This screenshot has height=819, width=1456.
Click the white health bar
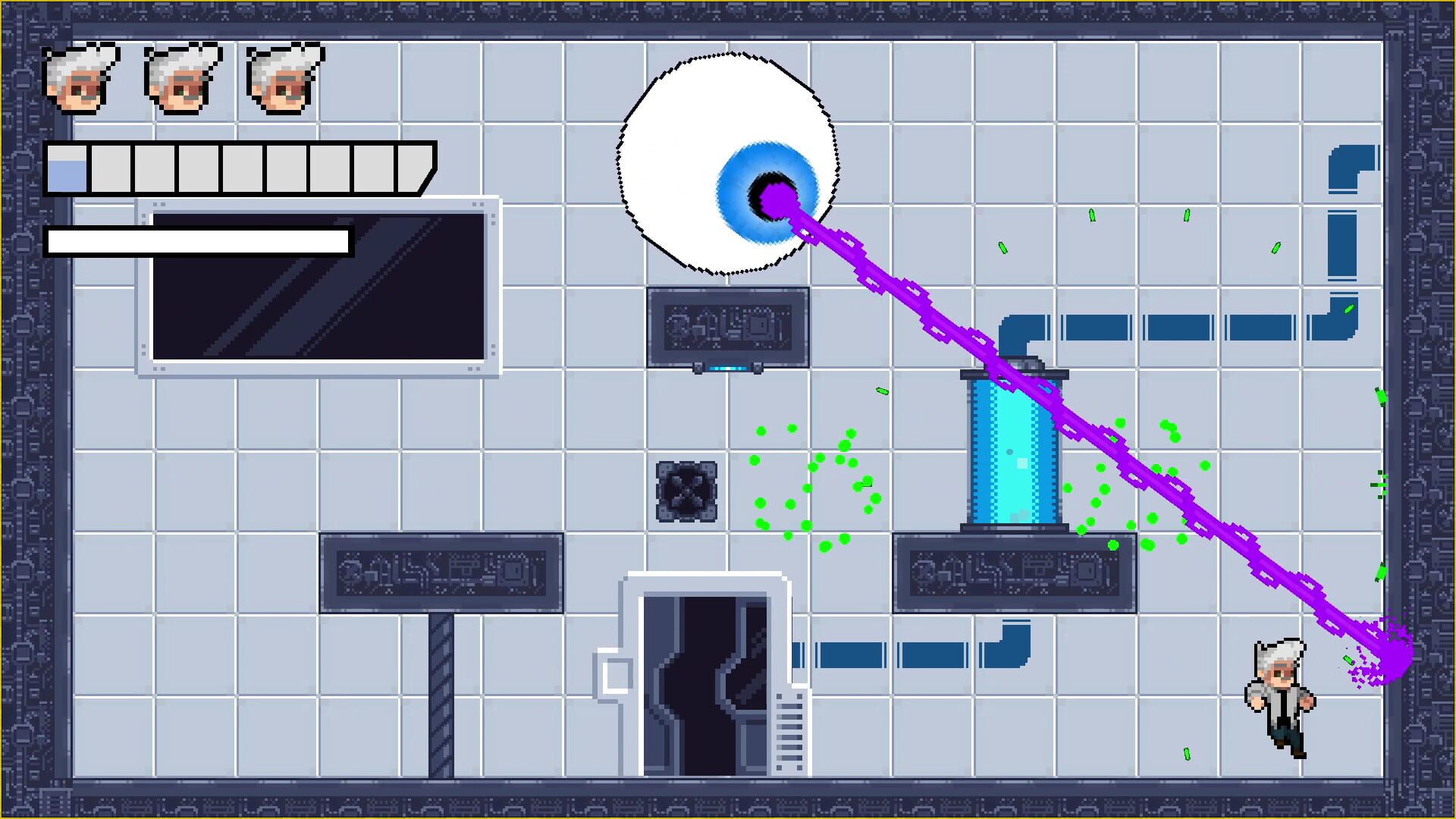click(x=197, y=241)
